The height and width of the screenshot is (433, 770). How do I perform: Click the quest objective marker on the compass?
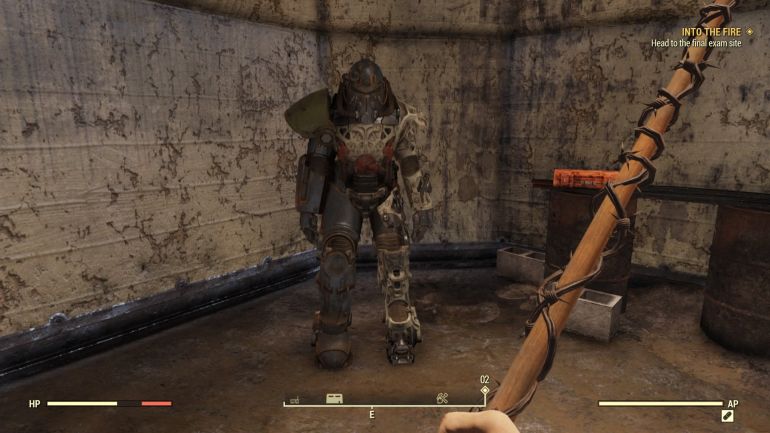(485, 390)
